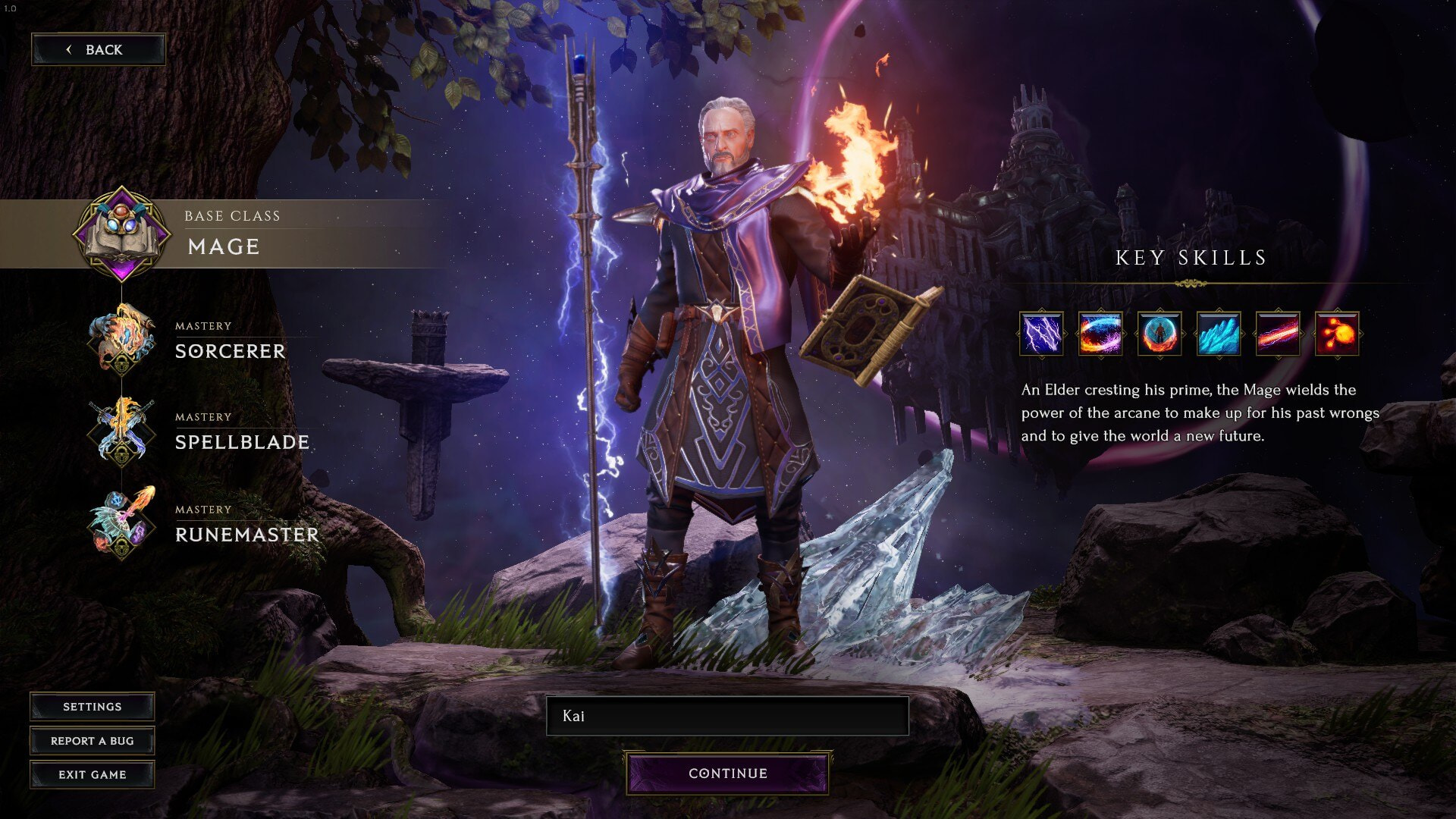Exit the game
This screenshot has width=1456, height=819.
pos(92,774)
